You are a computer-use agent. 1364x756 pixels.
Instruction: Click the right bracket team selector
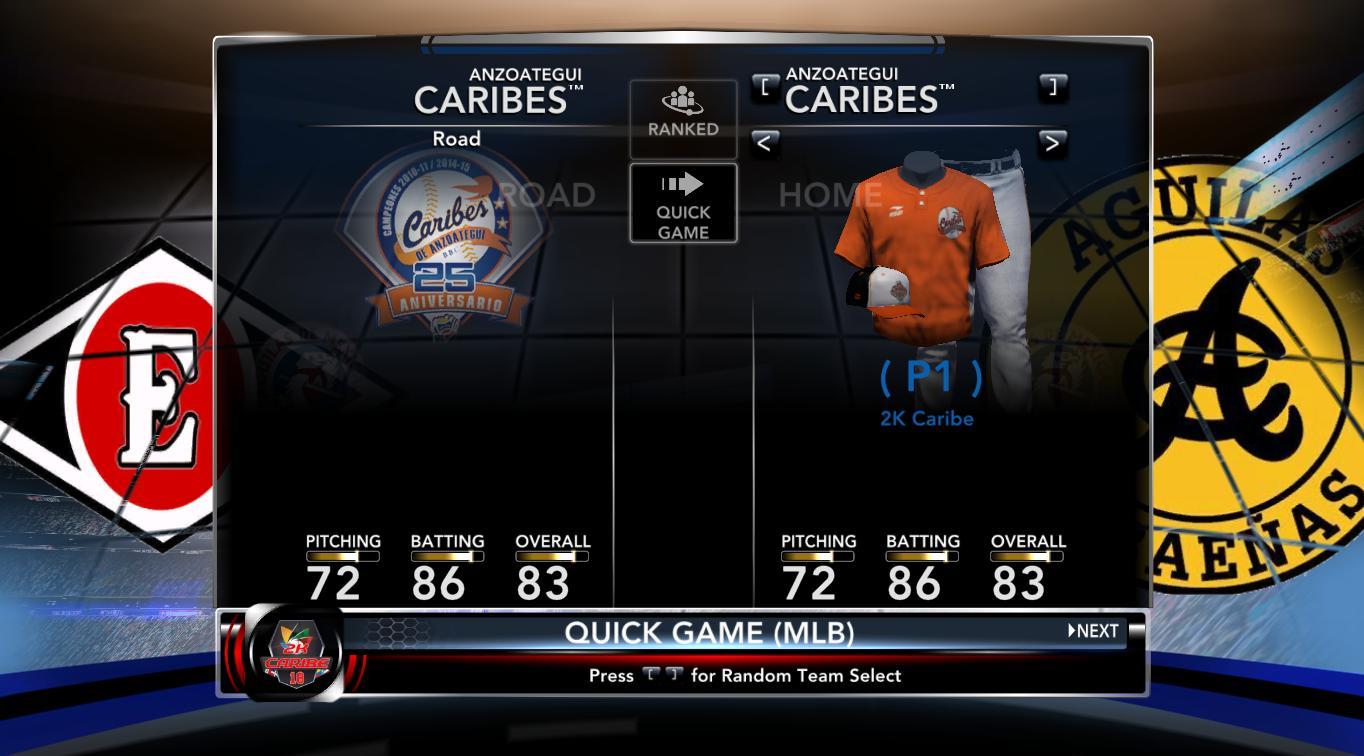point(1051,86)
